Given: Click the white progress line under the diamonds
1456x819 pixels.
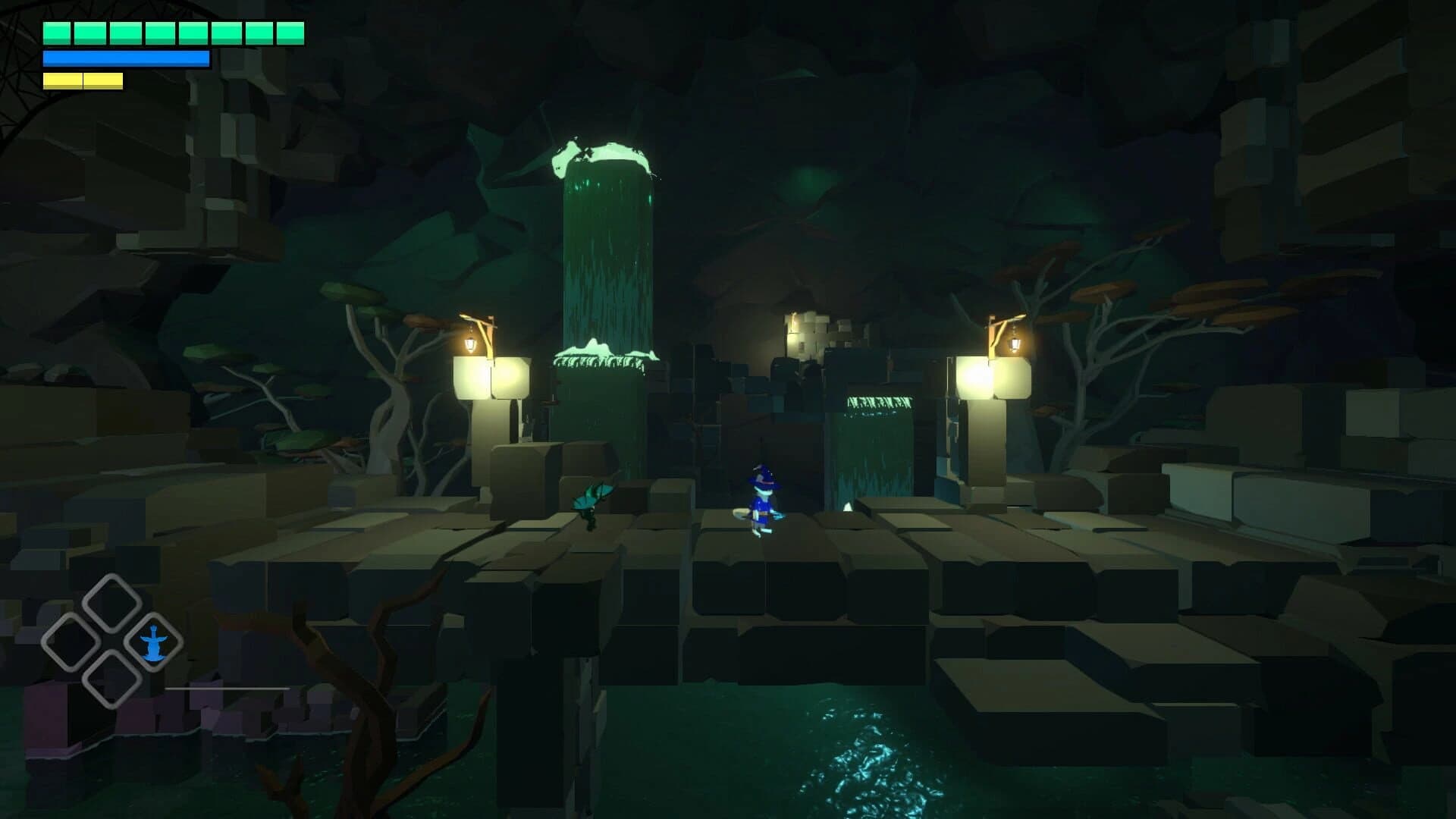Looking at the screenshot, I should (227, 689).
